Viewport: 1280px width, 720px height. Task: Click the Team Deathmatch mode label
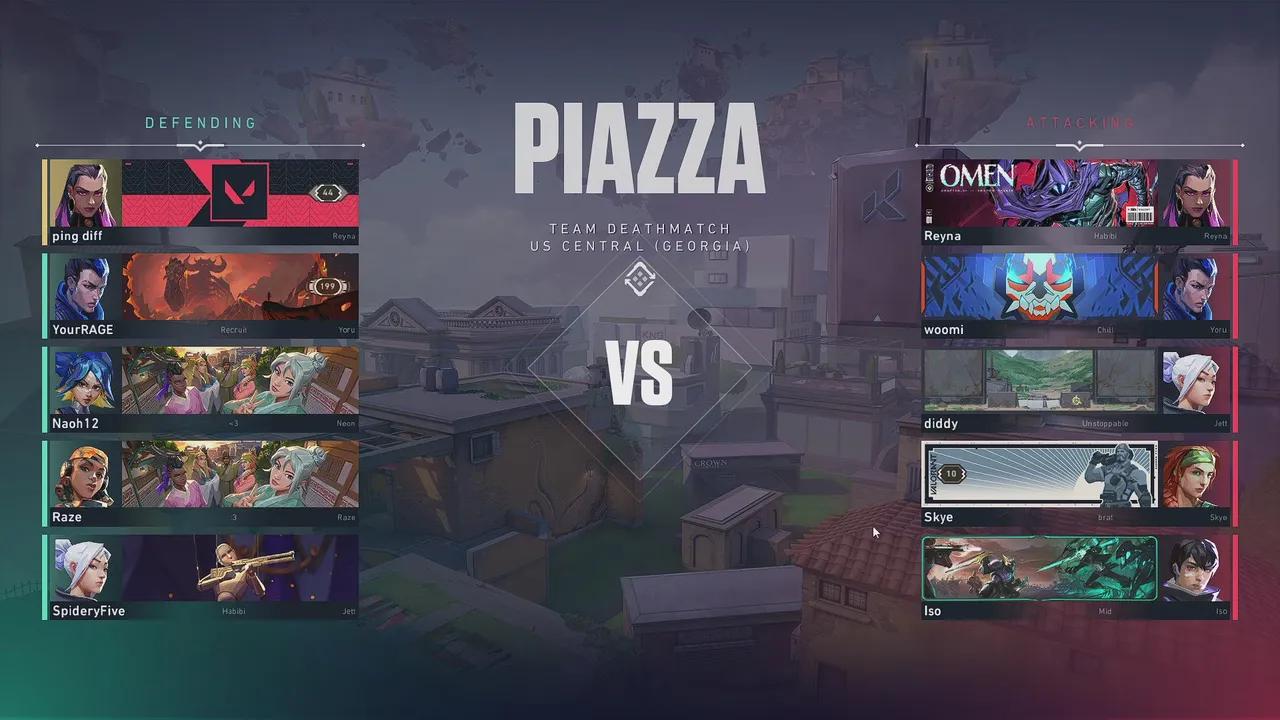click(x=639, y=229)
